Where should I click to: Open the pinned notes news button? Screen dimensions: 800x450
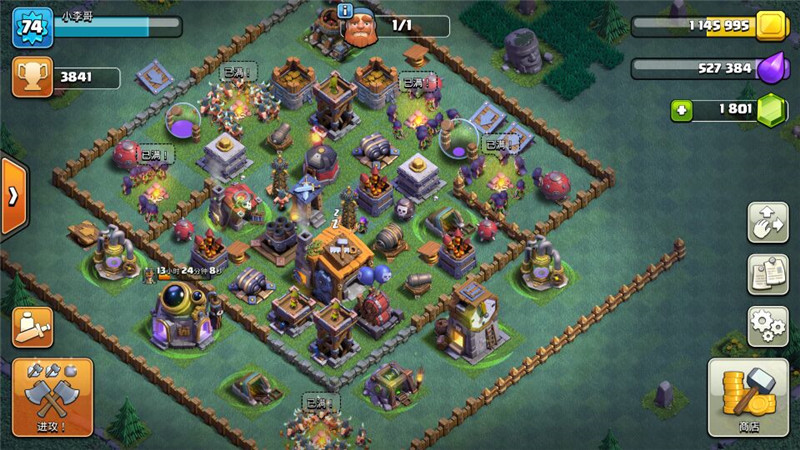[768, 274]
